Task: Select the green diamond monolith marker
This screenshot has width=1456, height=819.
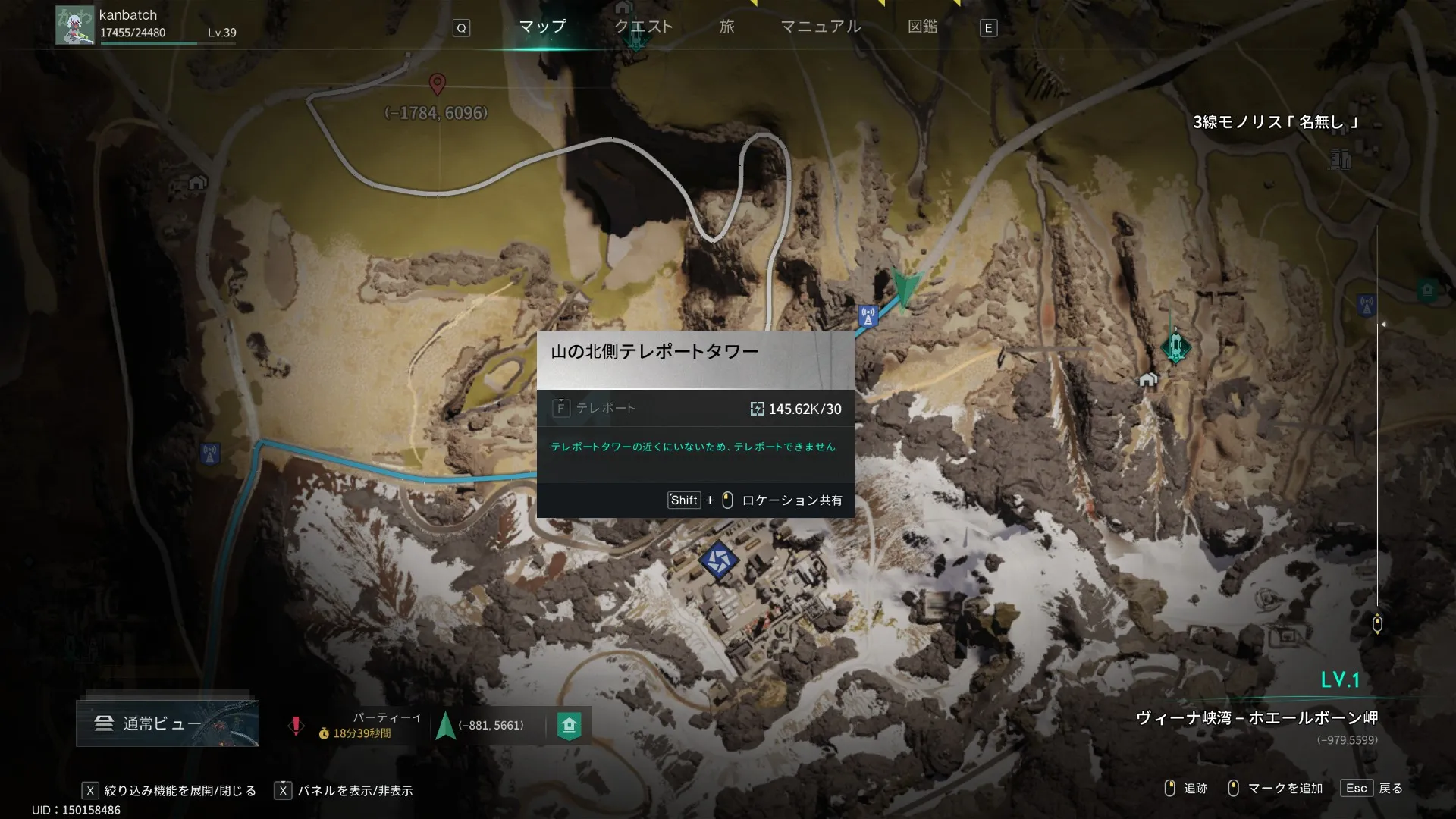Action: (1175, 347)
